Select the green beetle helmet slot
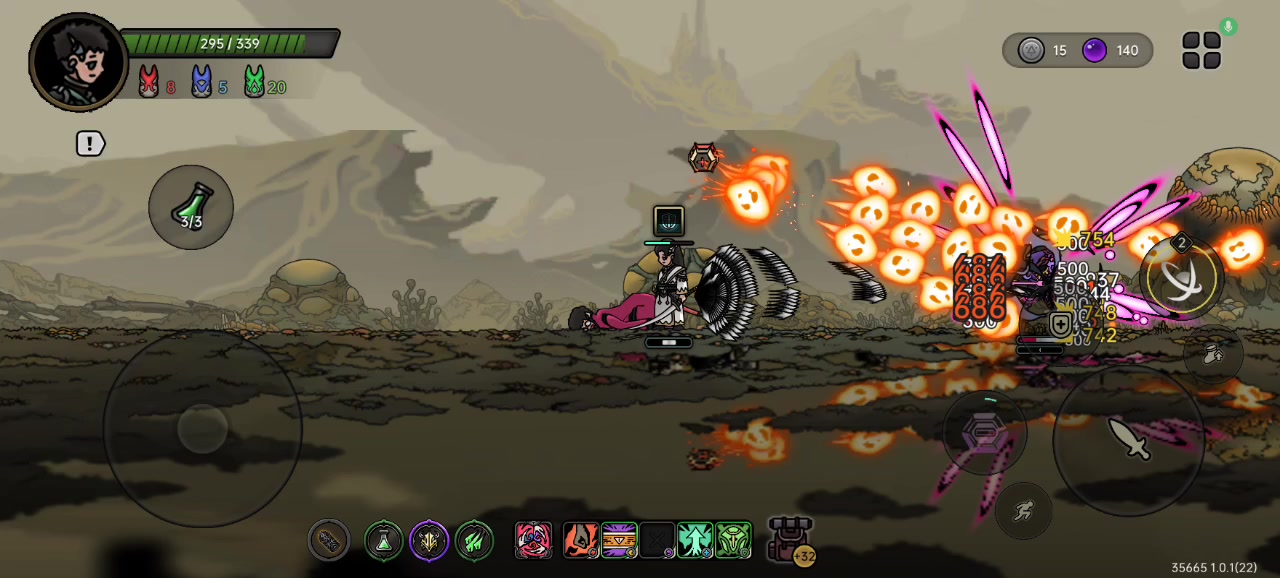This screenshot has height=578, width=1280. [x=733, y=541]
